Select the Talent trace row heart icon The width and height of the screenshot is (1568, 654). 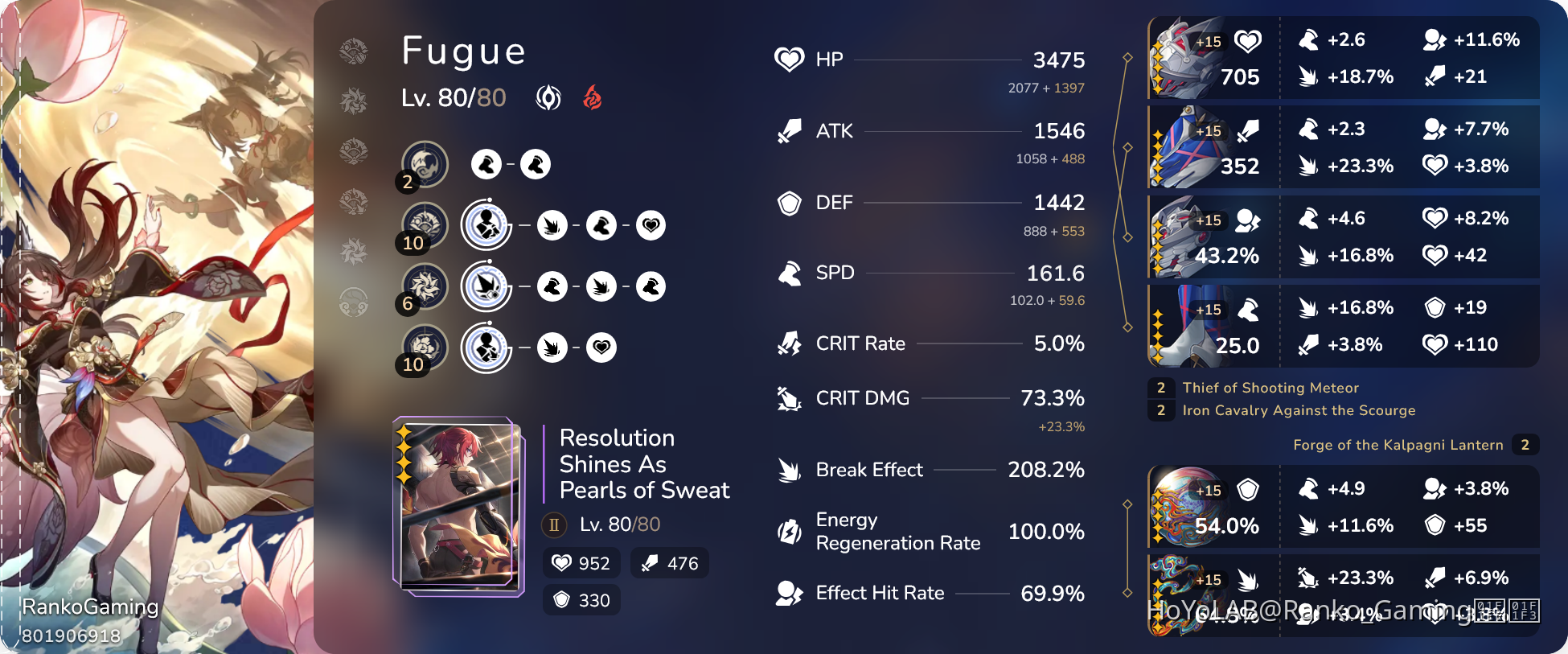point(601,348)
